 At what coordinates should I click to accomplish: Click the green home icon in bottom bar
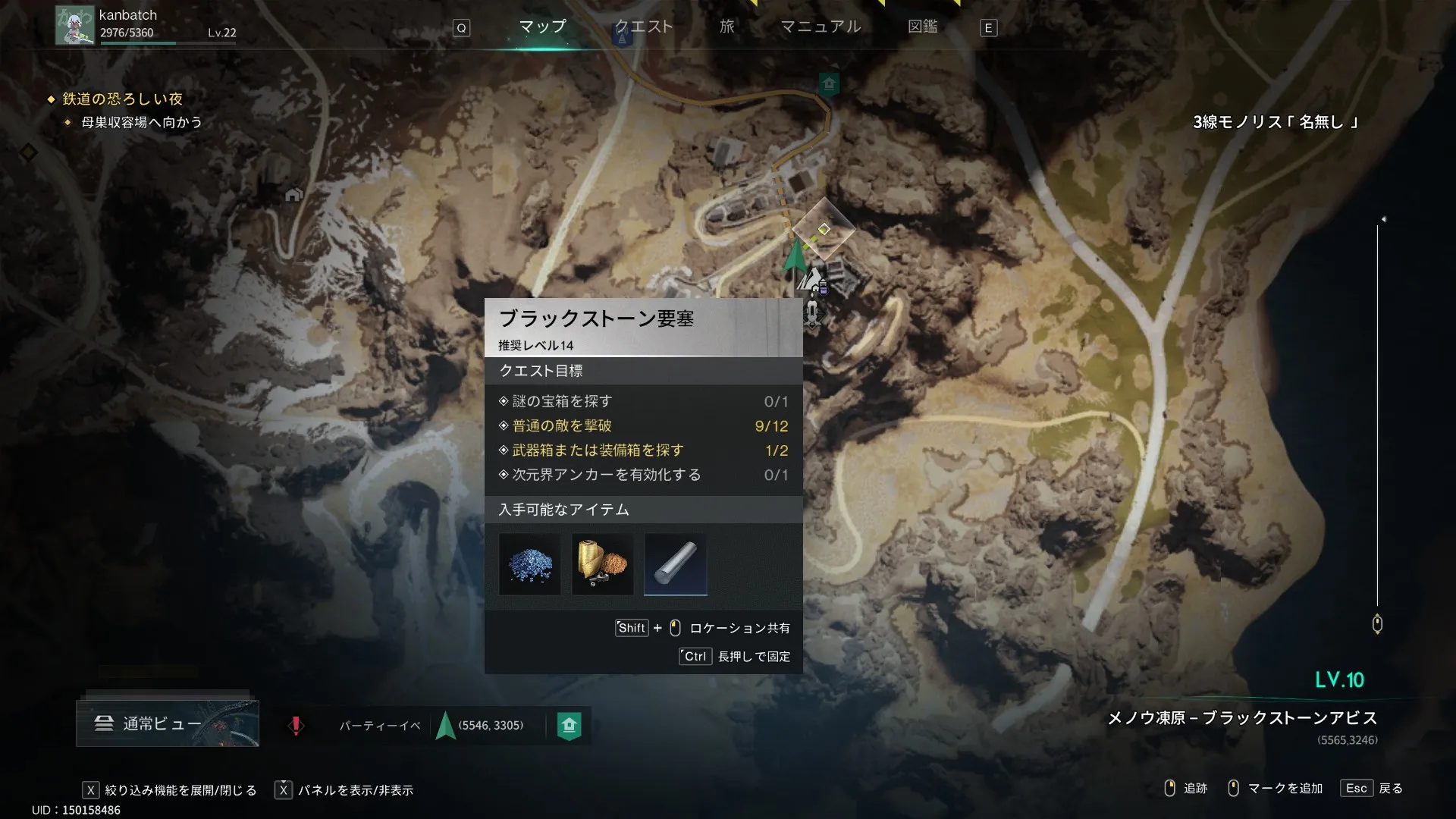click(570, 726)
